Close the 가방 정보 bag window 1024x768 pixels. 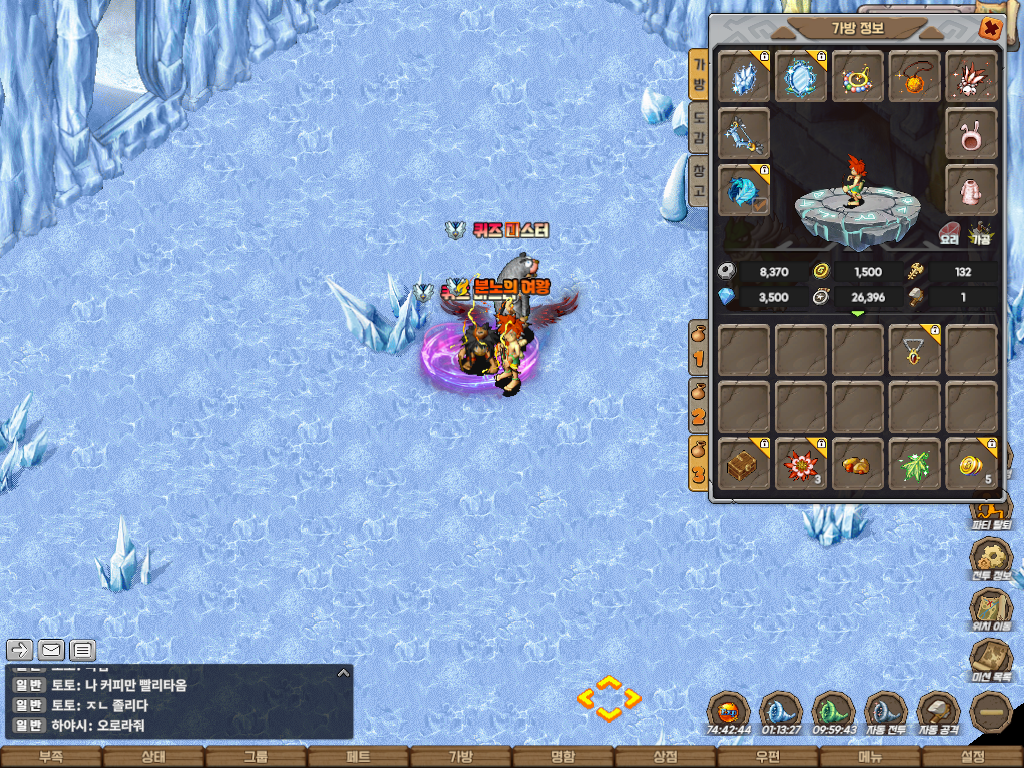[990, 28]
